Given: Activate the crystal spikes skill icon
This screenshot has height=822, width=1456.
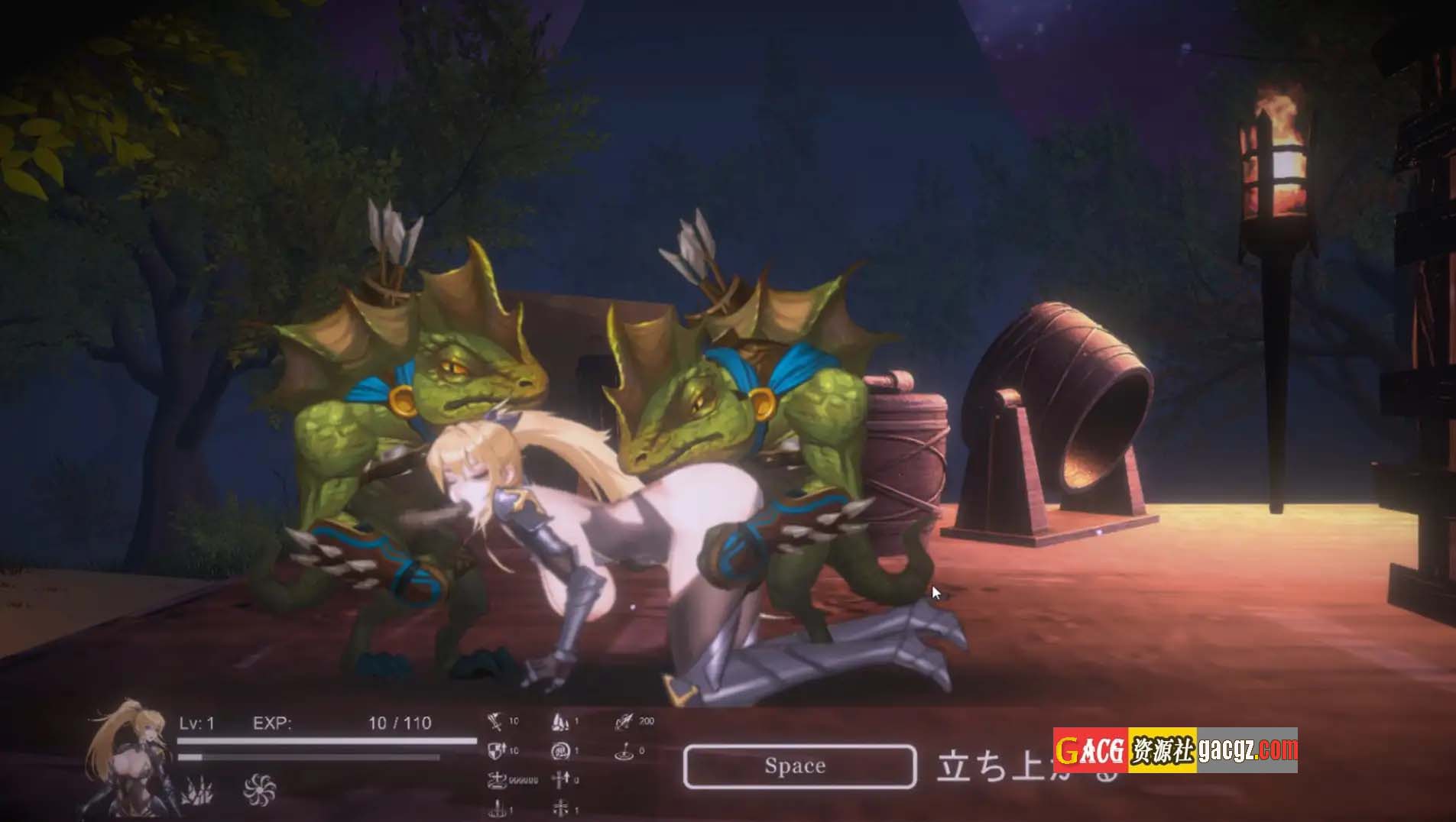Looking at the screenshot, I should (197, 791).
